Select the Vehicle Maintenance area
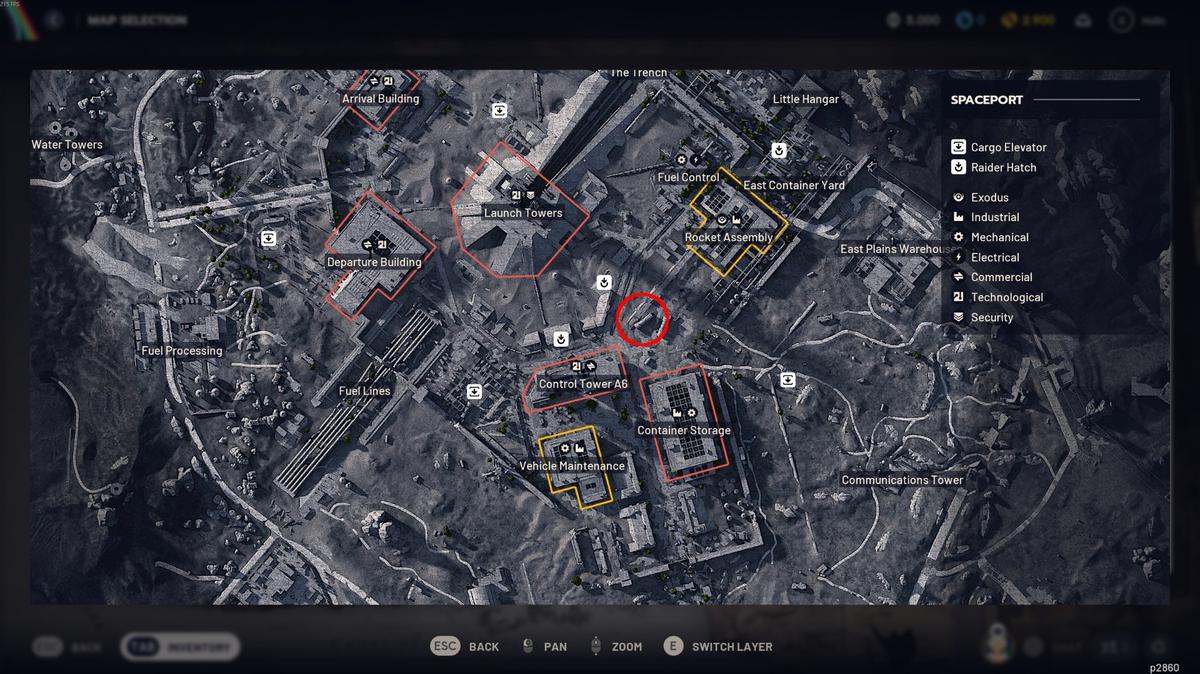Screen dimensions: 1200x674 point(572,466)
